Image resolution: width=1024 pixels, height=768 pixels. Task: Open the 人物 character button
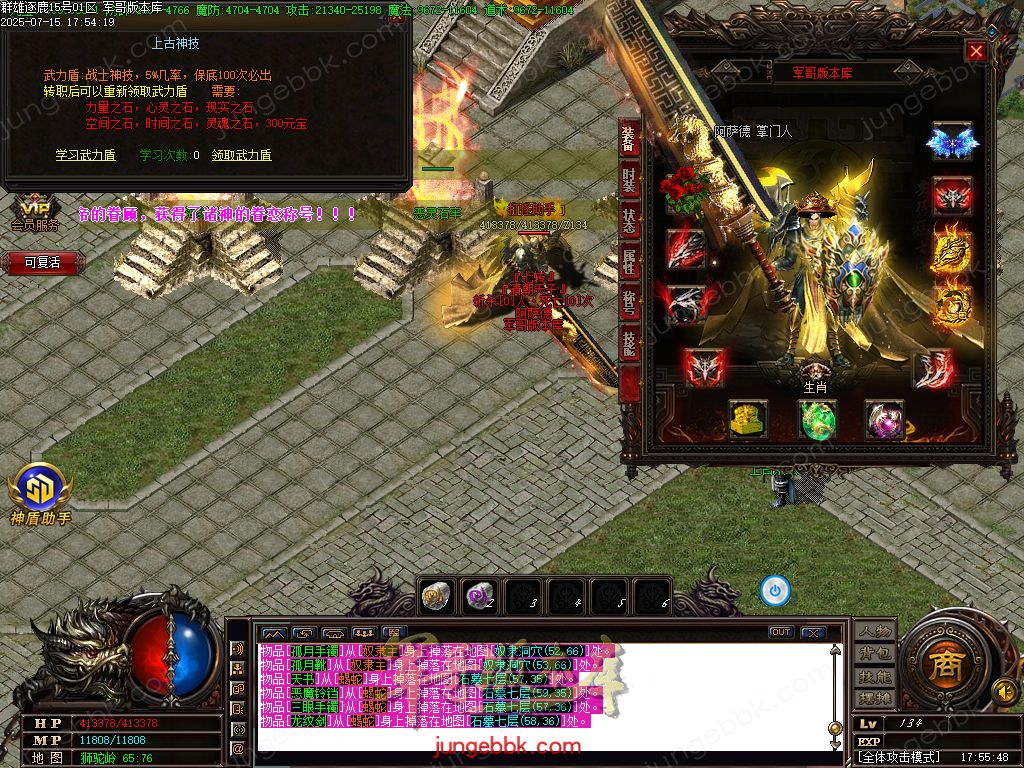coord(875,631)
